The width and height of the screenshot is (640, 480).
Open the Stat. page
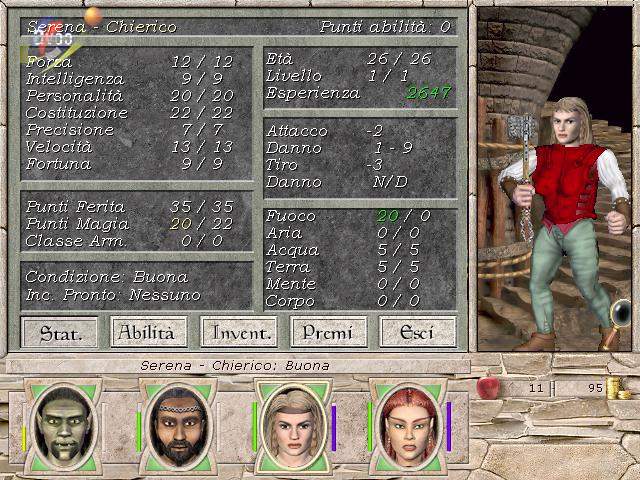60,332
